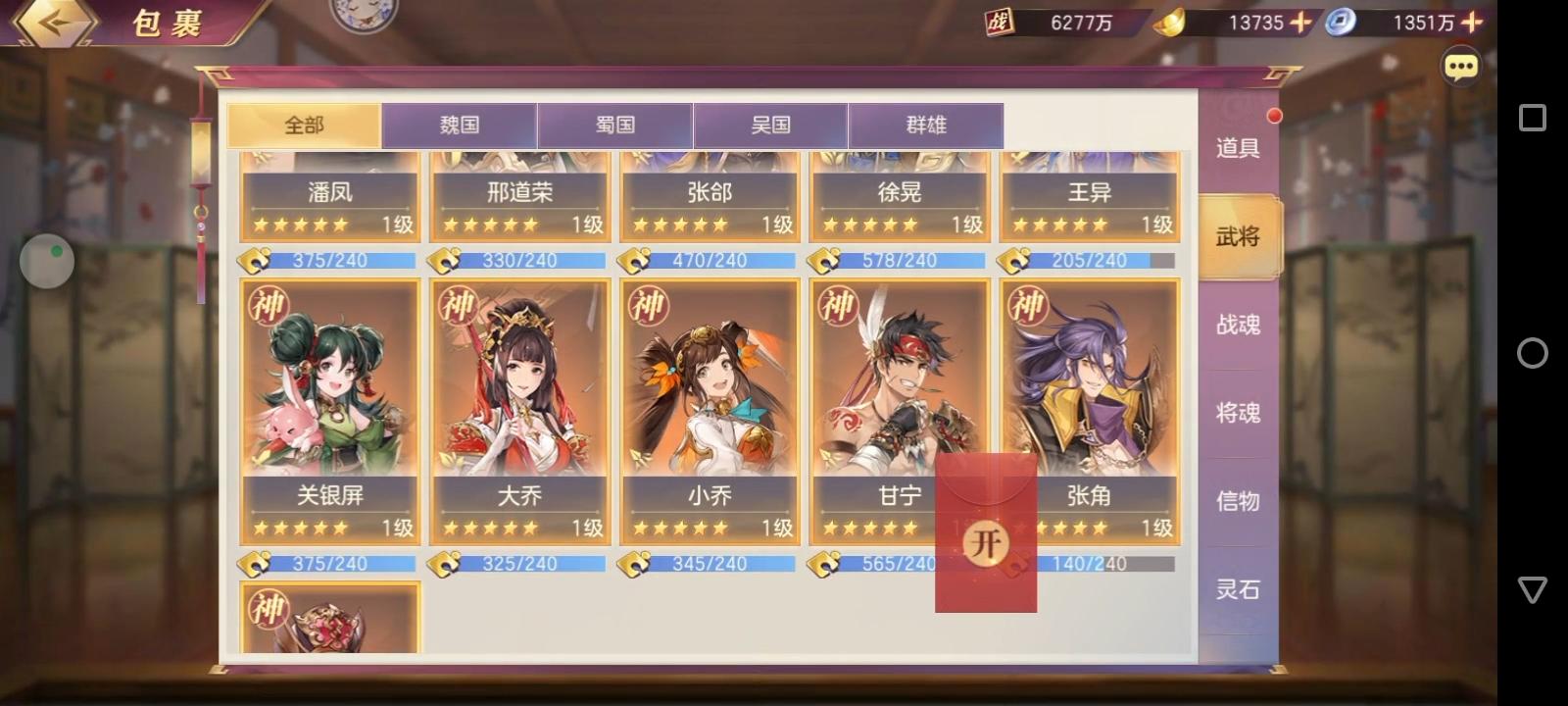Tap the 战 power seal icon in the top bar

point(1000,23)
